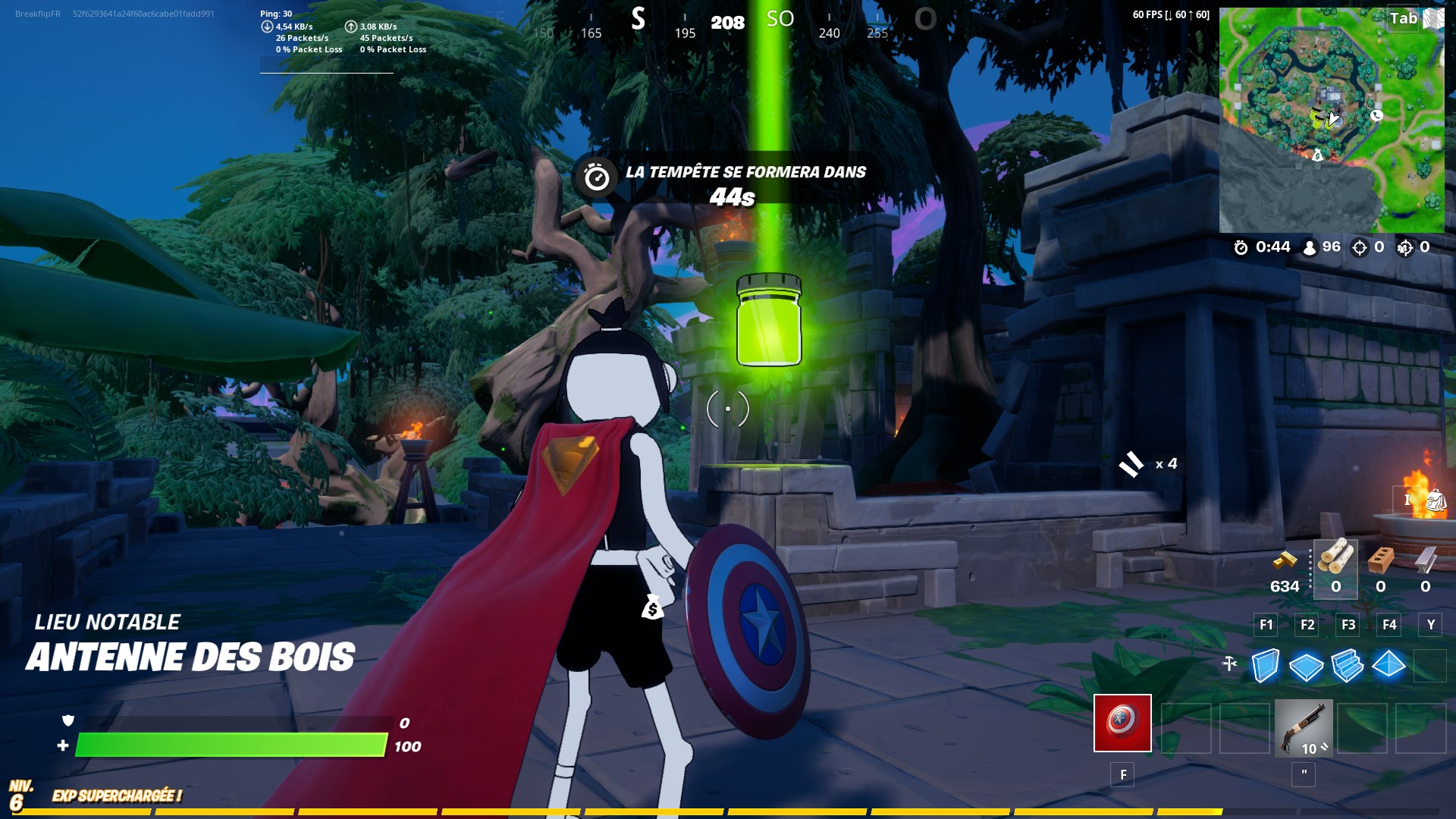Click the Y key slot in the build bar
The image size is (1456, 819).
[1431, 624]
